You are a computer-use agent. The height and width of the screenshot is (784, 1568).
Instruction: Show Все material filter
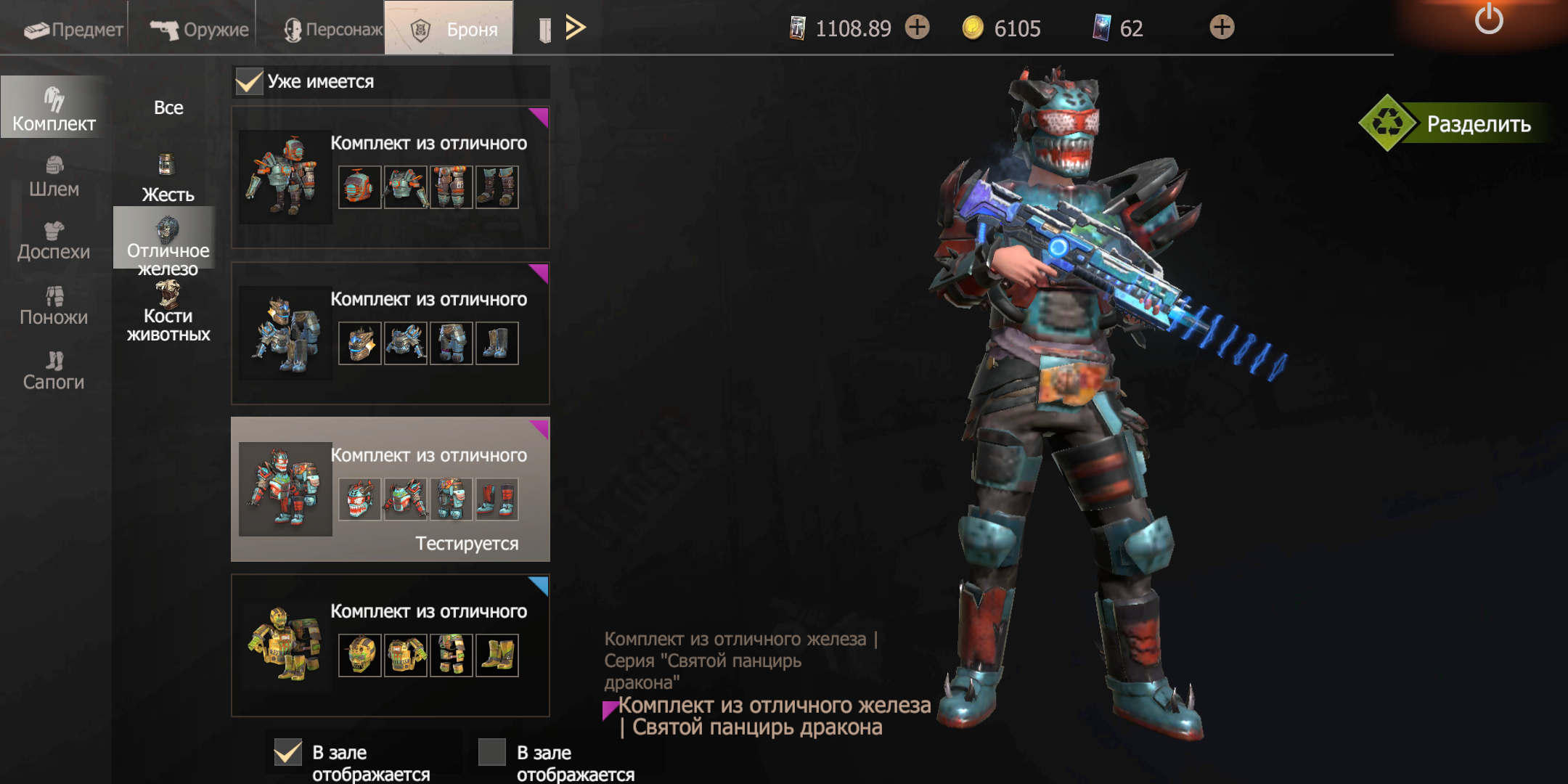coord(168,107)
